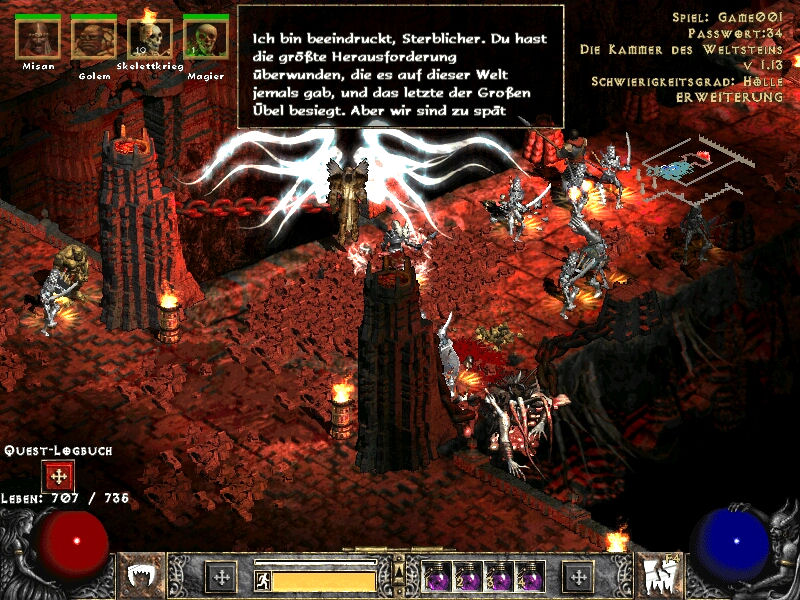Viewport: 800px width, 600px height.
Task: Open the Quest-Logbuch red button
Action: (59, 475)
